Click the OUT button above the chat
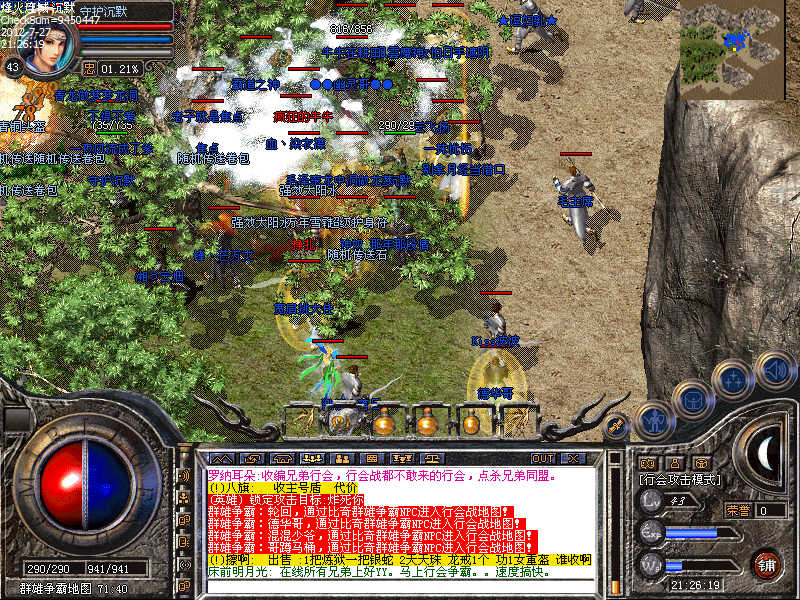 543,458
